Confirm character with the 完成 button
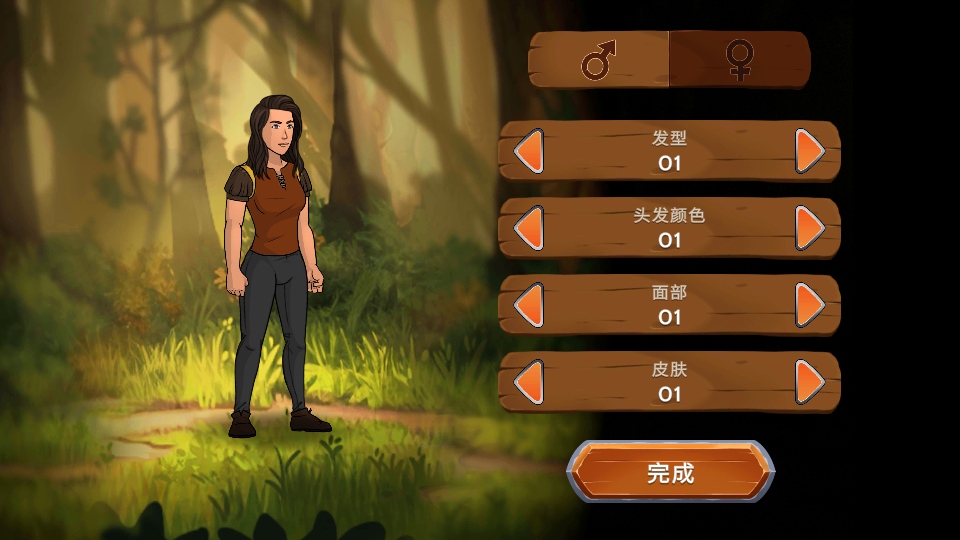Viewport: 960px width, 540px height. 670,473
